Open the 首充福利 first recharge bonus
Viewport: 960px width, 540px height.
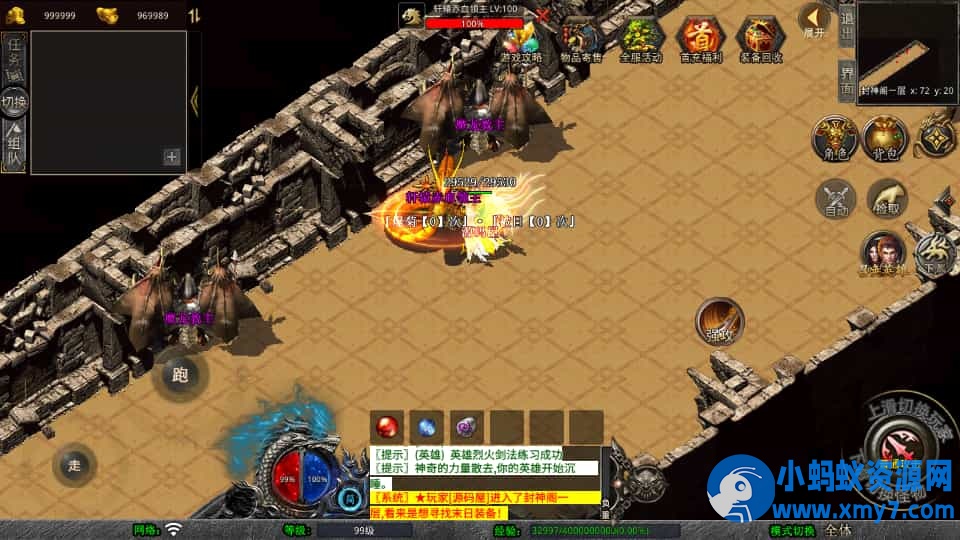[x=700, y=40]
